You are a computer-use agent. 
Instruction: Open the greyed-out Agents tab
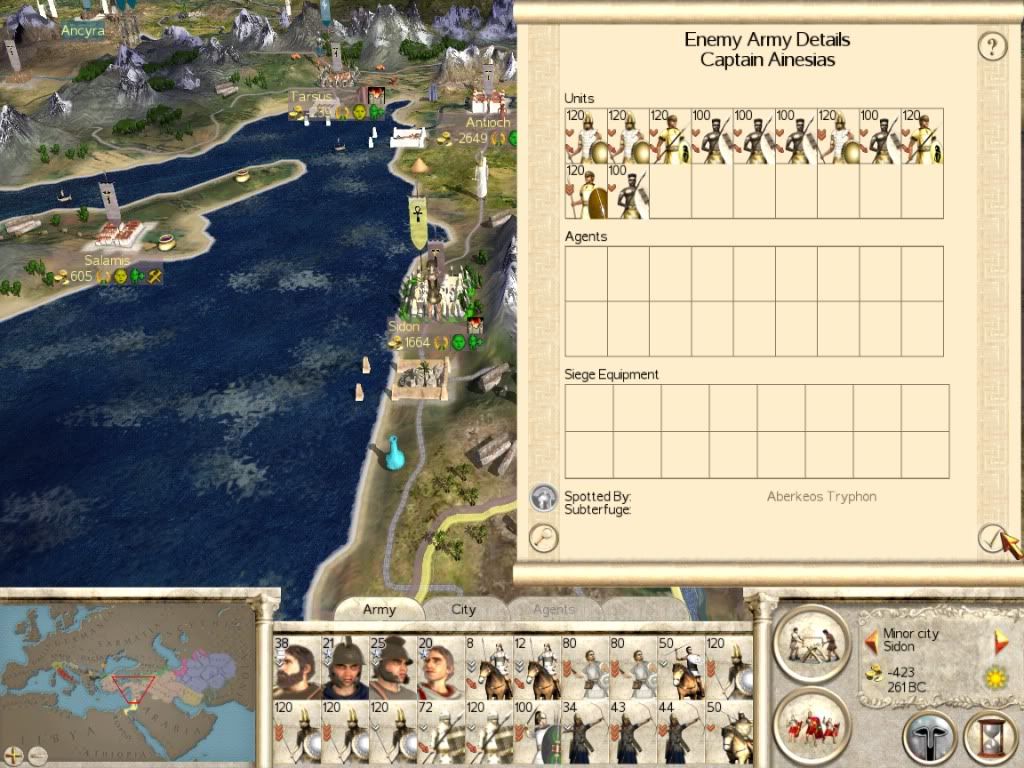(x=553, y=609)
